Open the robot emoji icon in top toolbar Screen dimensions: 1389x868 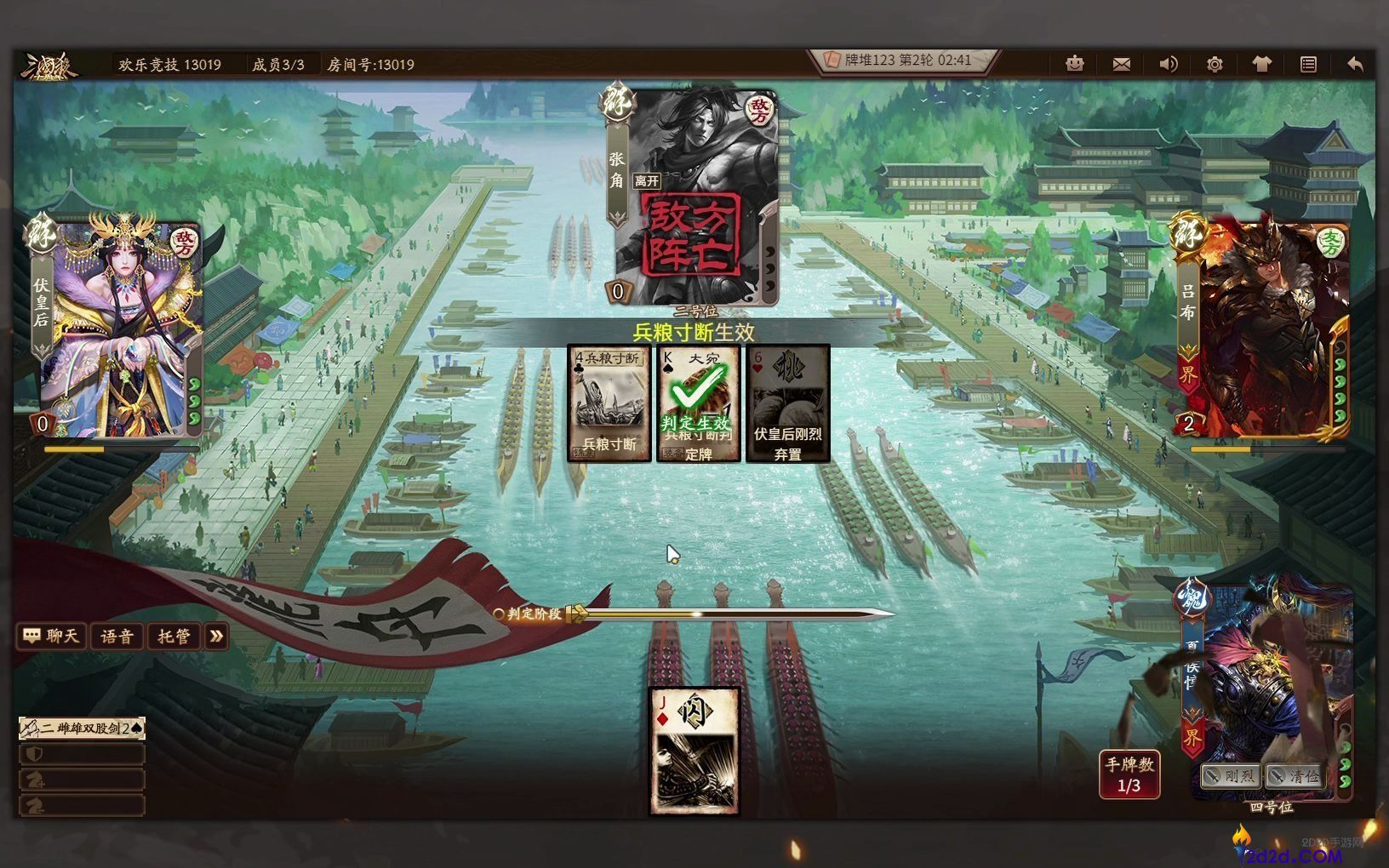(1075, 64)
